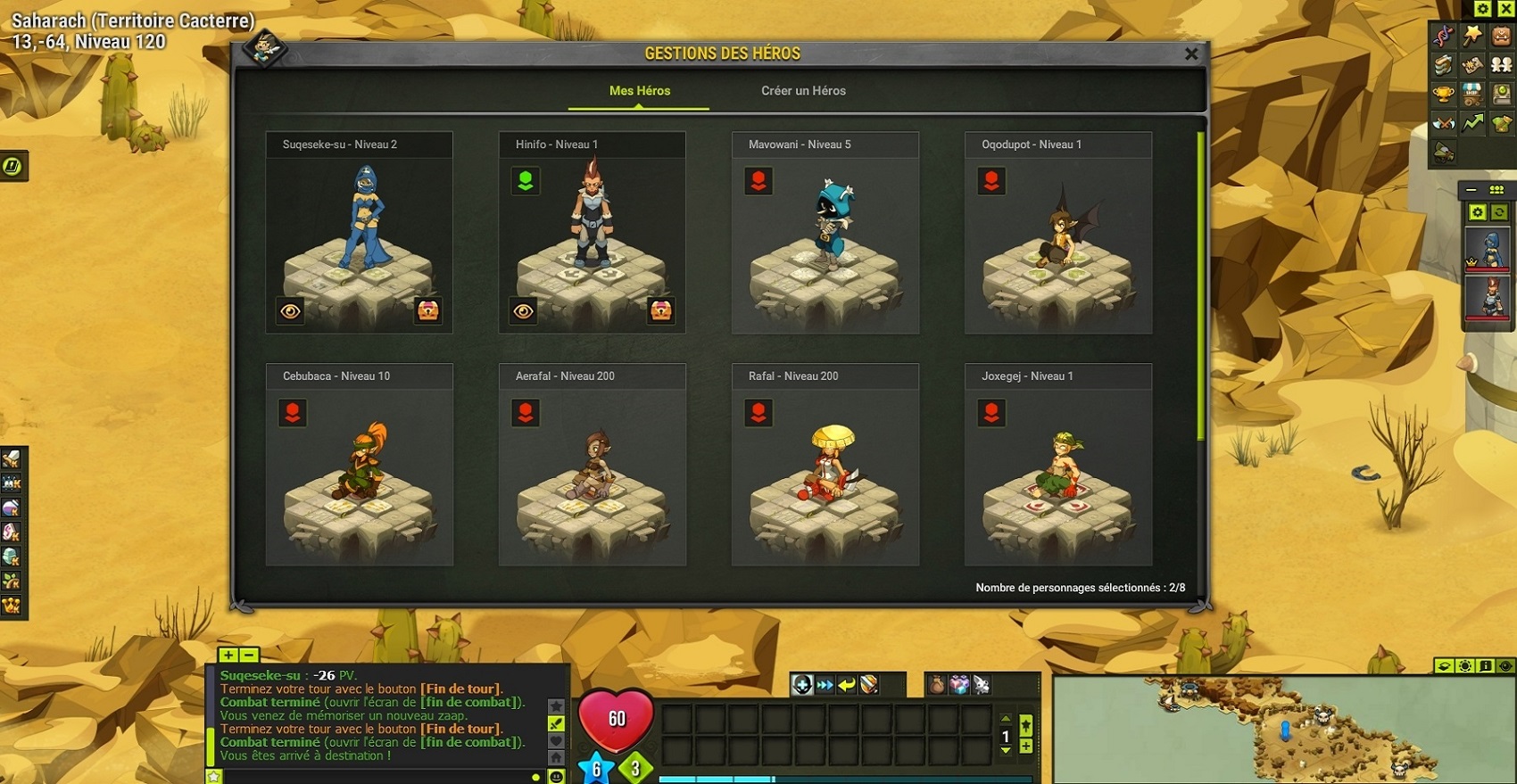Click the eye icon on Suqeseke-su's card
This screenshot has height=784, width=1517.
(291, 310)
